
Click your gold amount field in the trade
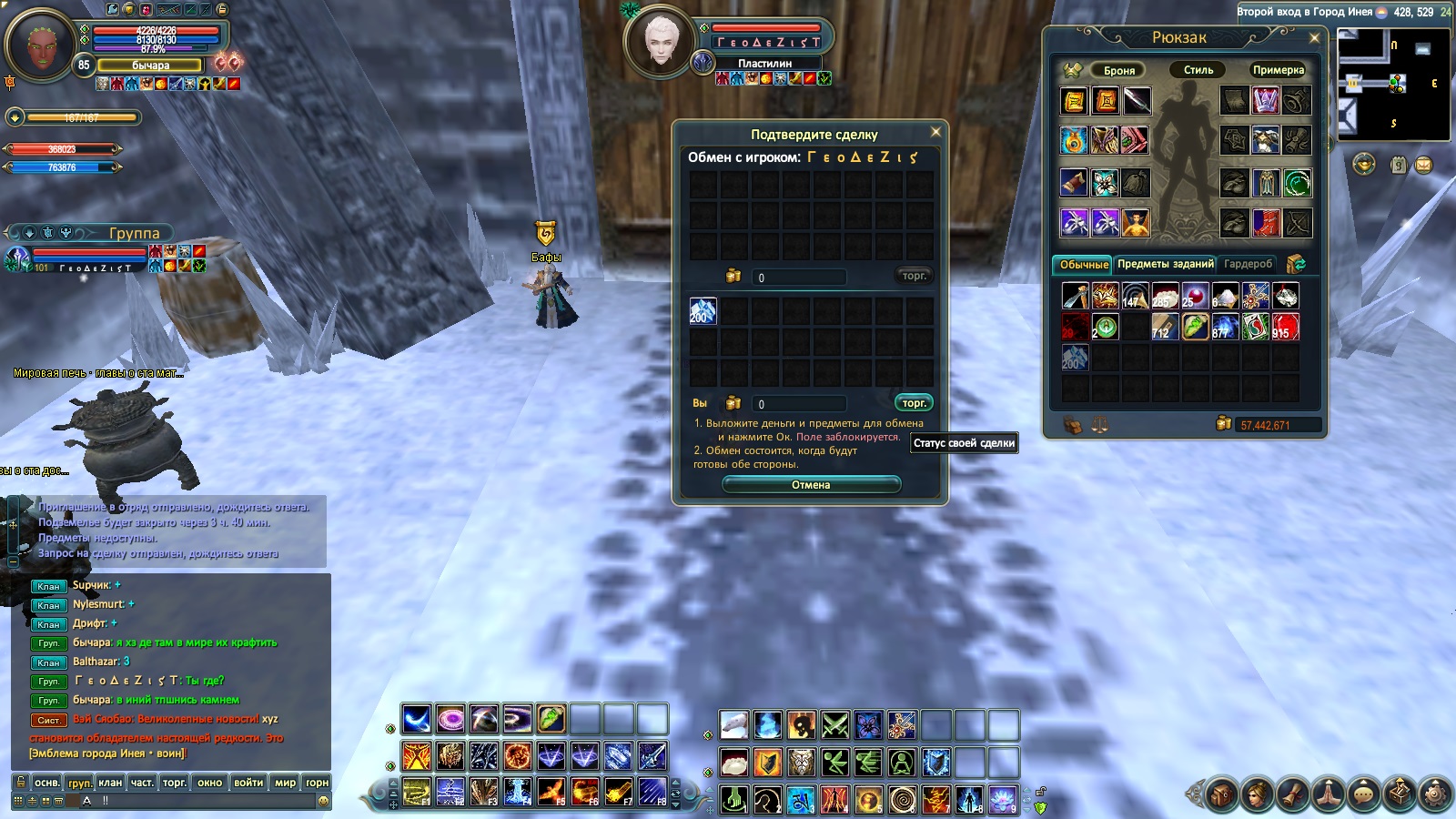(x=800, y=404)
